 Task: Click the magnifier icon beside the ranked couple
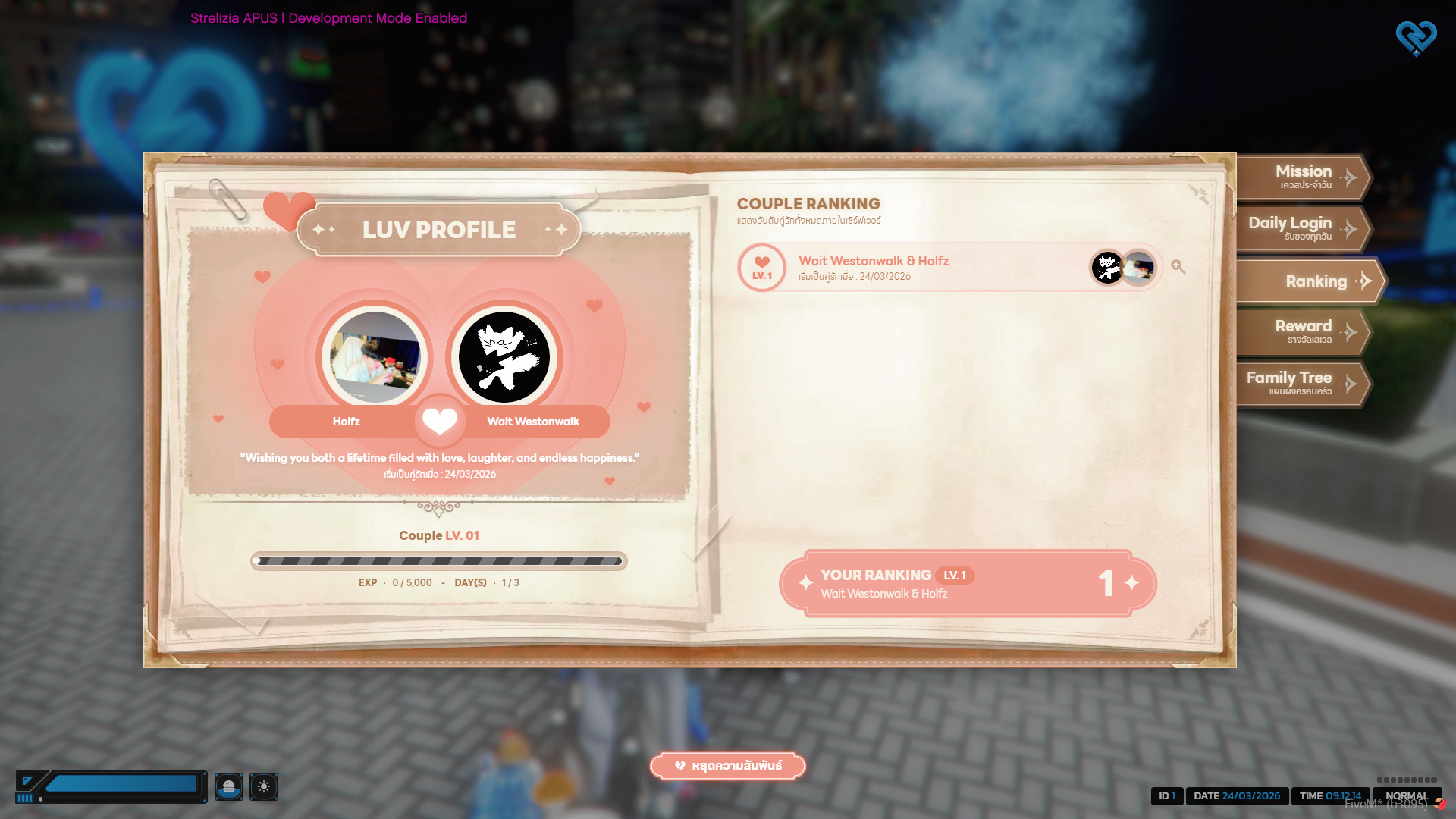point(1178,267)
